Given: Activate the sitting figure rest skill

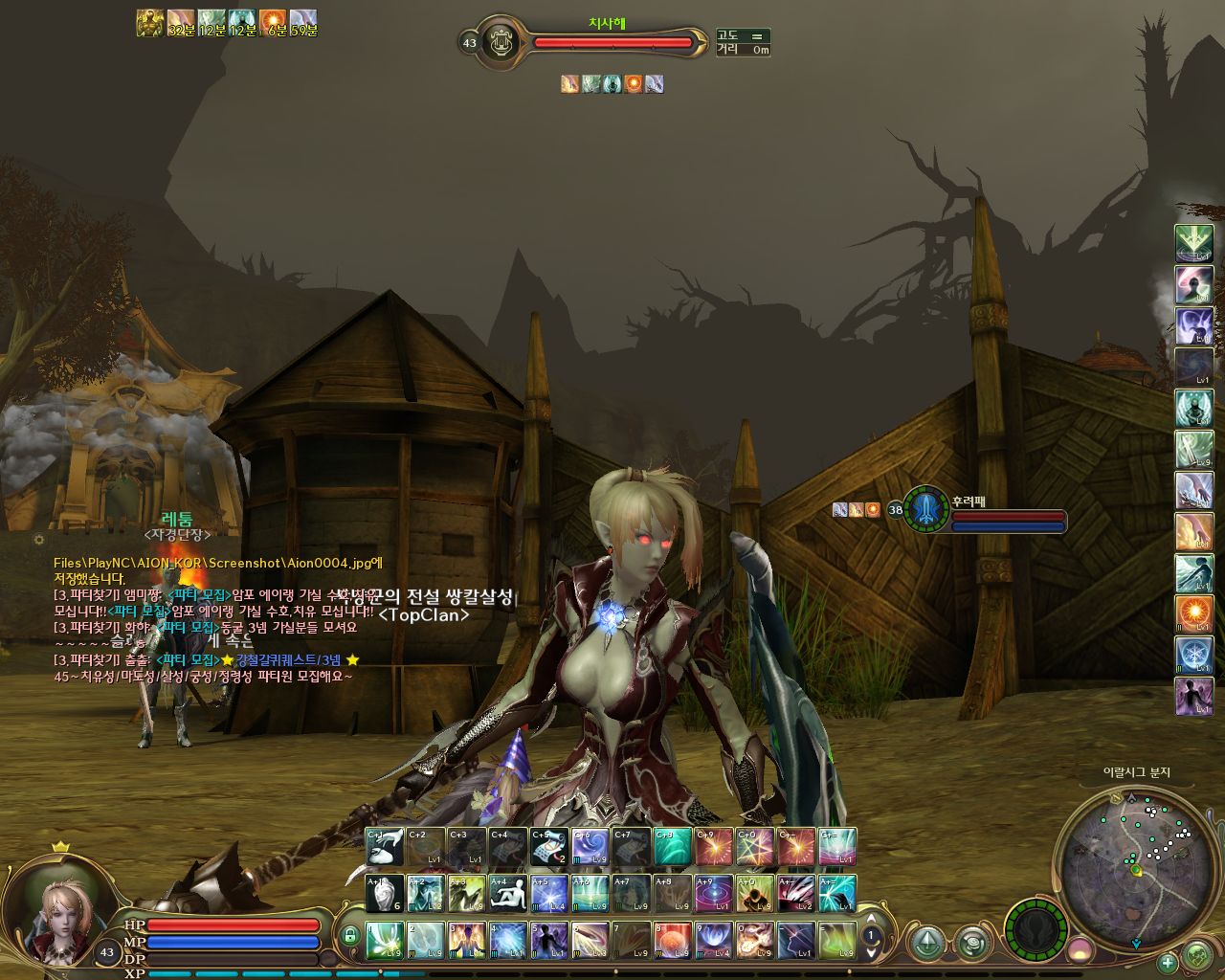Looking at the screenshot, I should [x=508, y=893].
